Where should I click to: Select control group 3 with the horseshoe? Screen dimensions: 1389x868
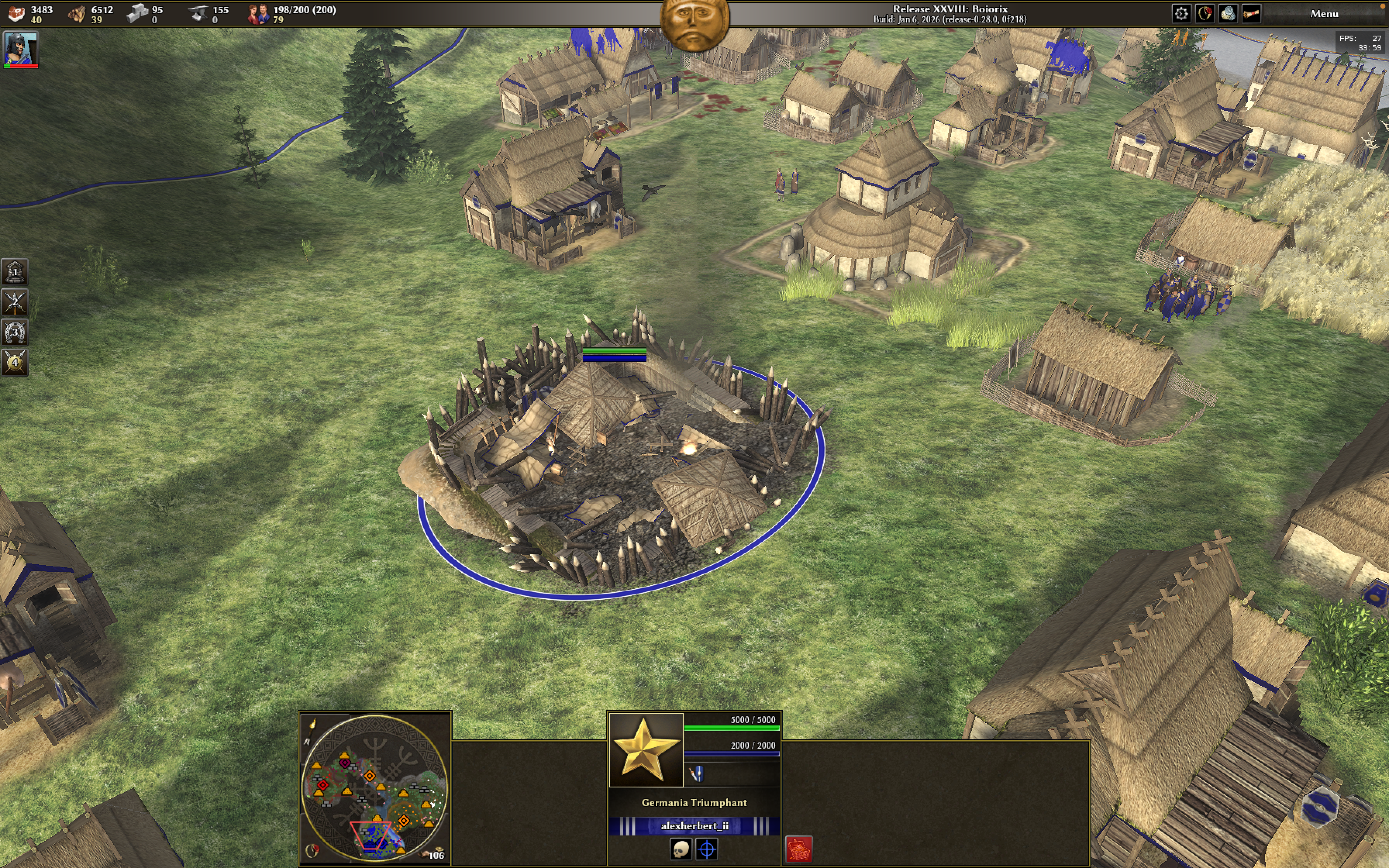pyautogui.click(x=15, y=332)
